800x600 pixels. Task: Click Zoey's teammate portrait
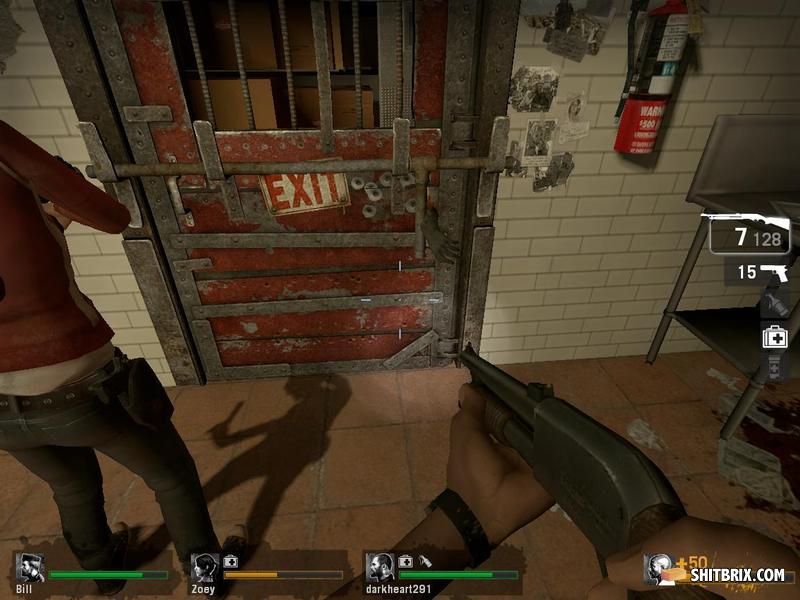205,568
